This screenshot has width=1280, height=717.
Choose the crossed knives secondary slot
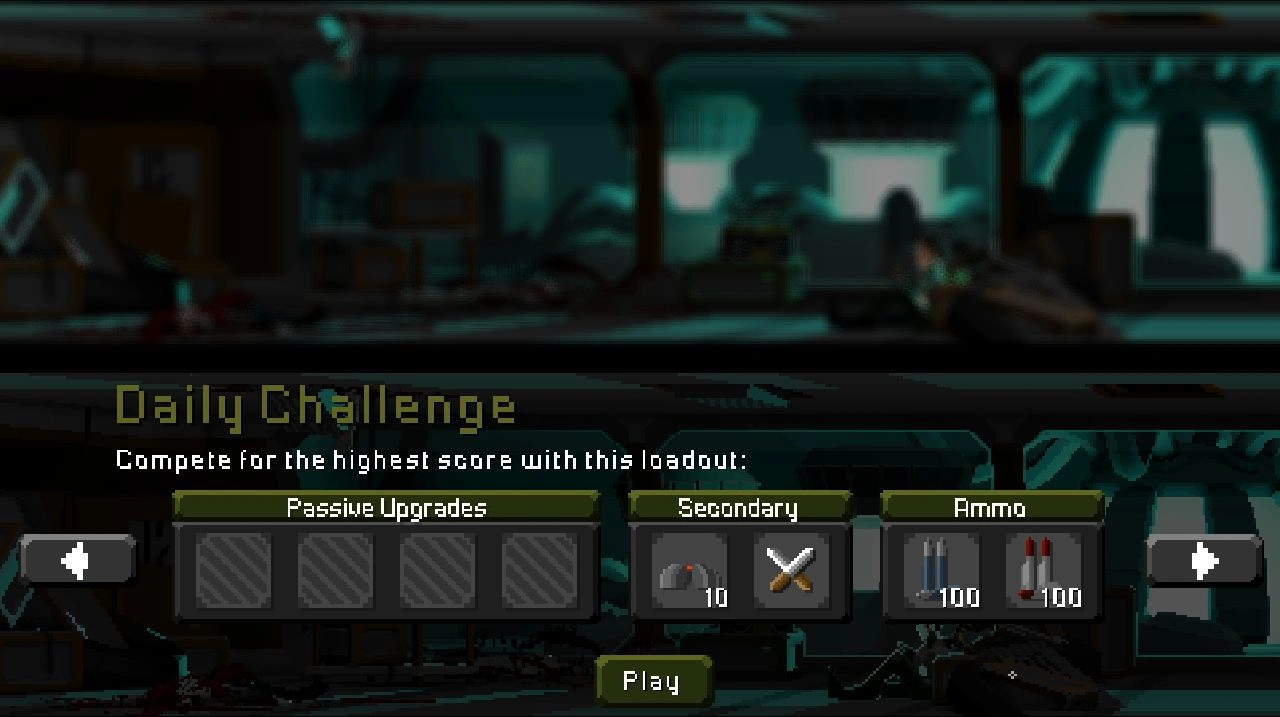[791, 571]
